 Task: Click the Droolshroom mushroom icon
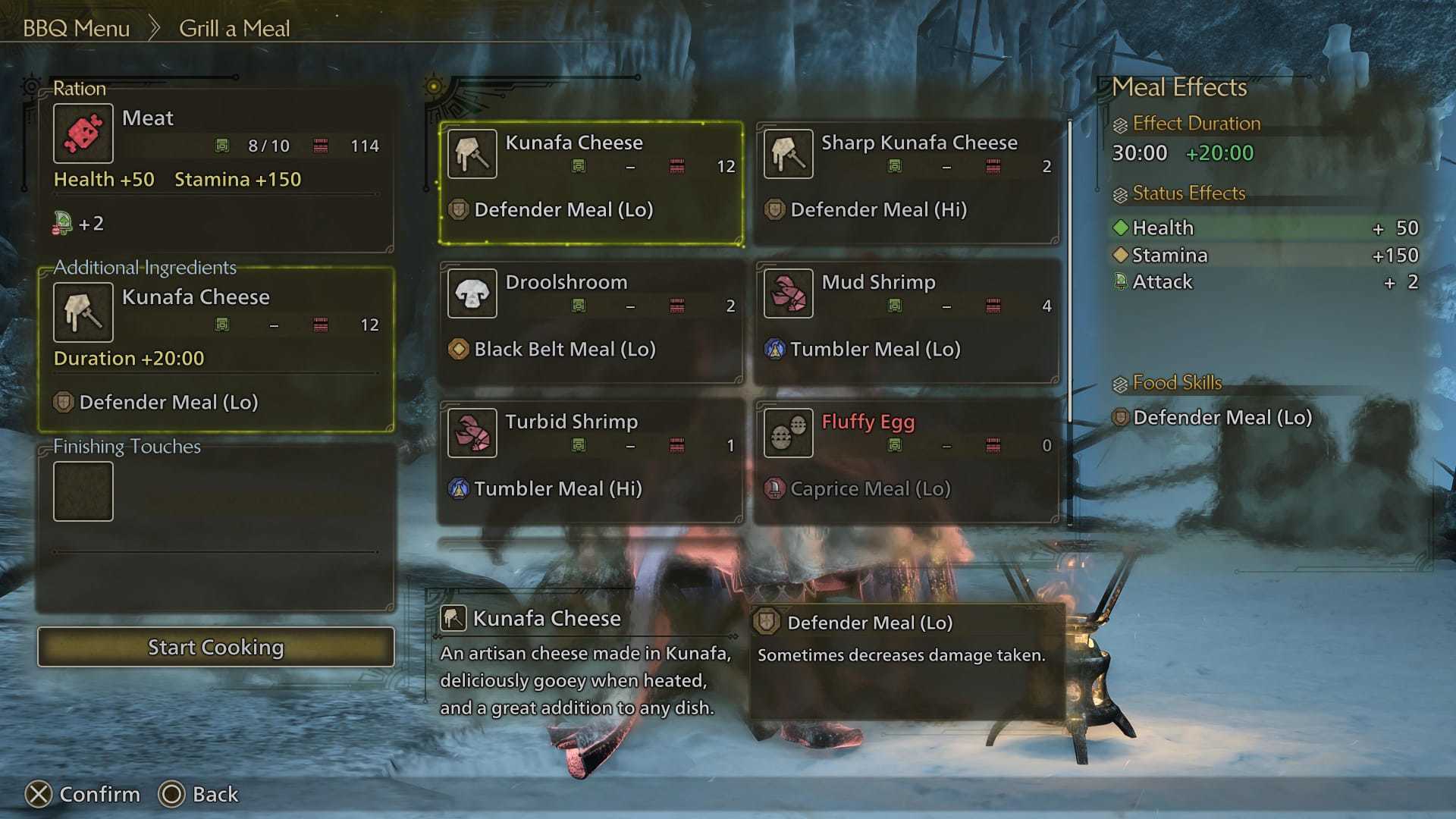click(472, 293)
